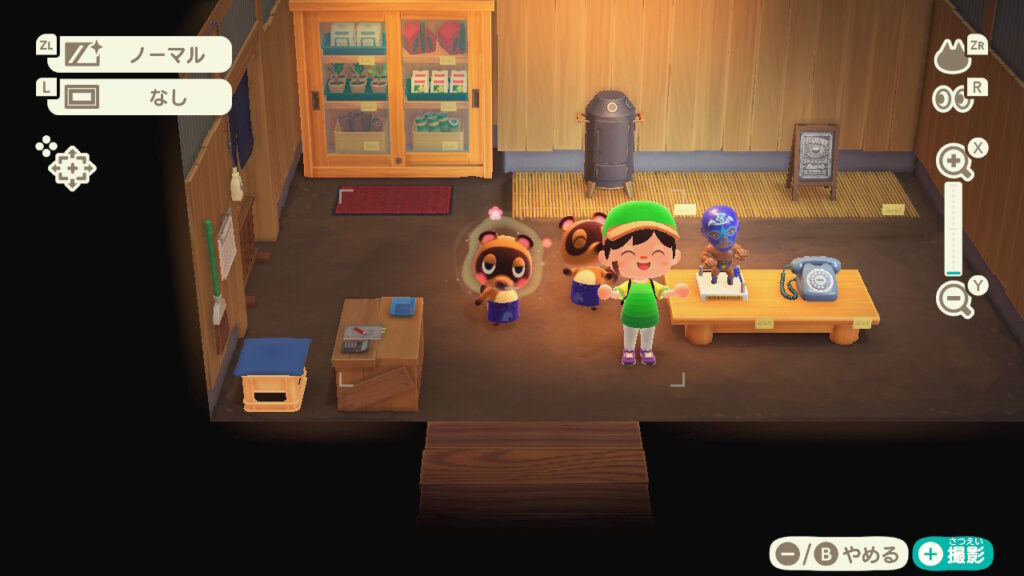Click the camera move d-pad icon
The image size is (1024, 576).
70,166
